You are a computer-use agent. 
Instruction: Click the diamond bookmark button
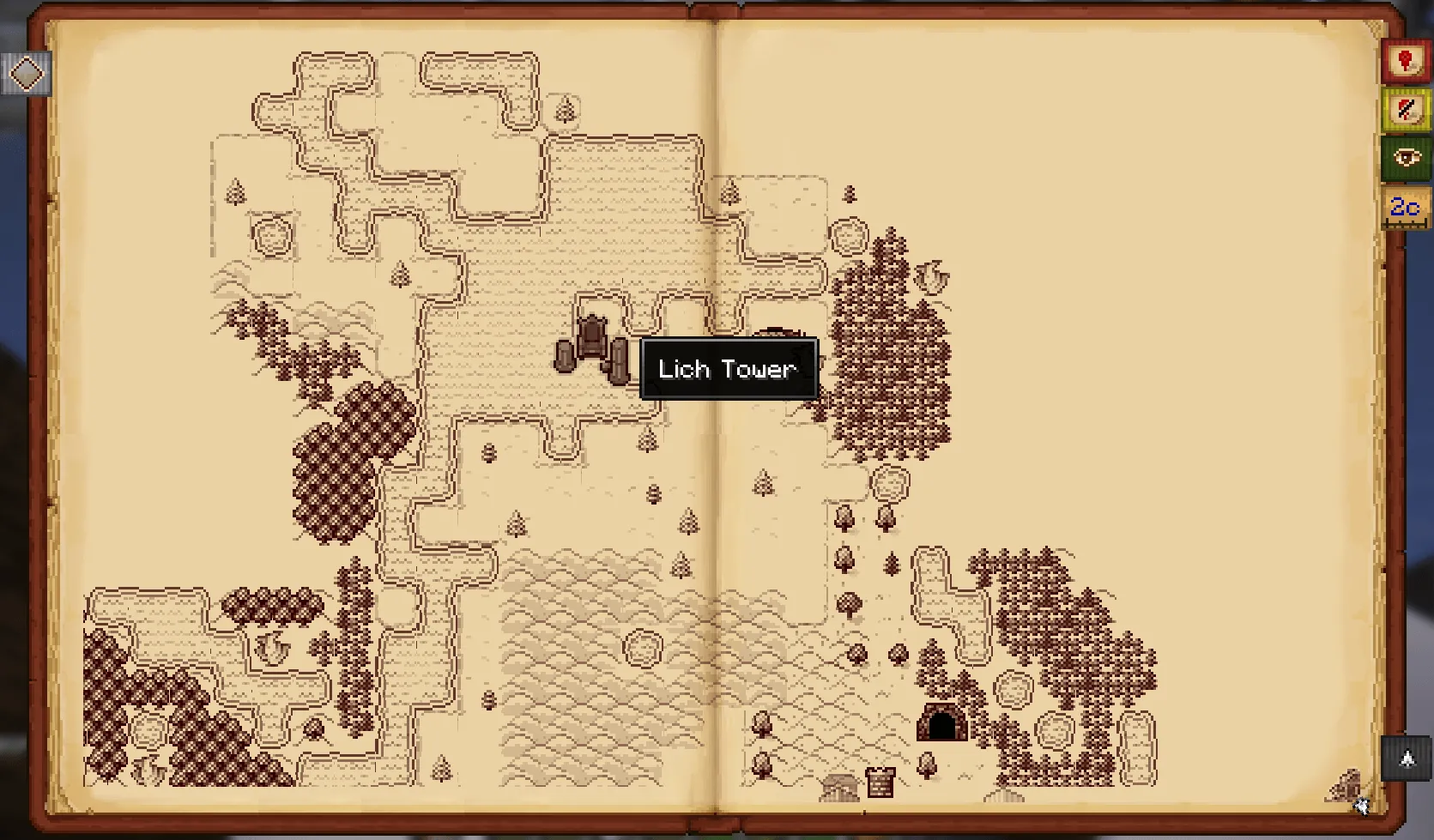point(26,74)
